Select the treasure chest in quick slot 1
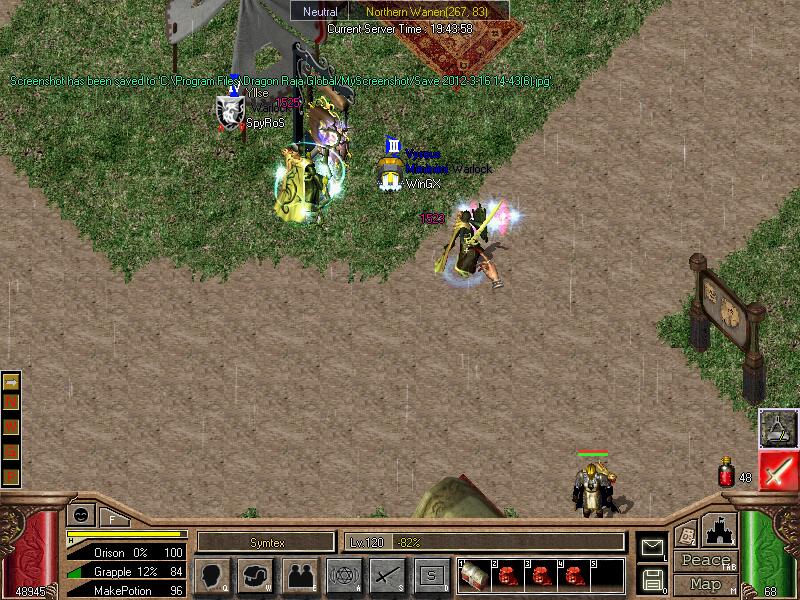Viewport: 800px width, 600px height. click(473, 576)
